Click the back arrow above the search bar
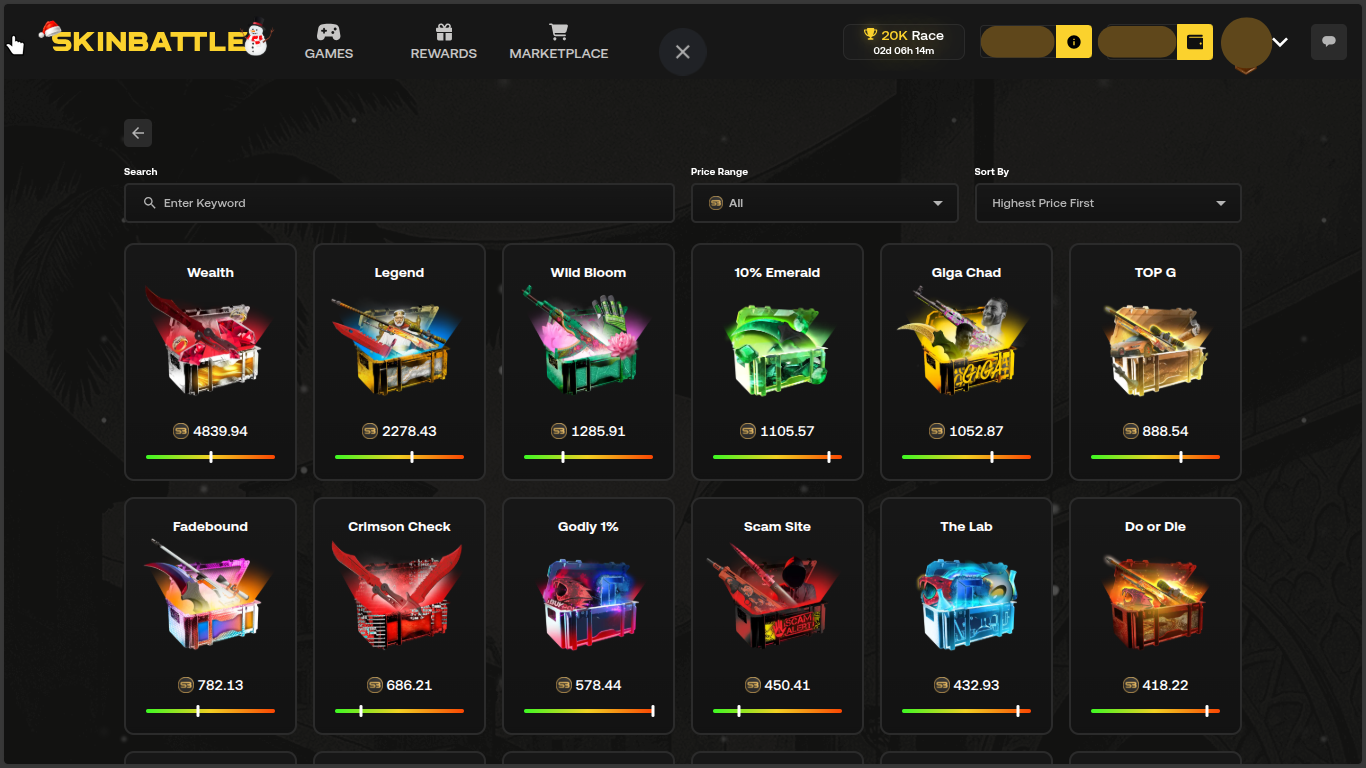 [x=137, y=132]
